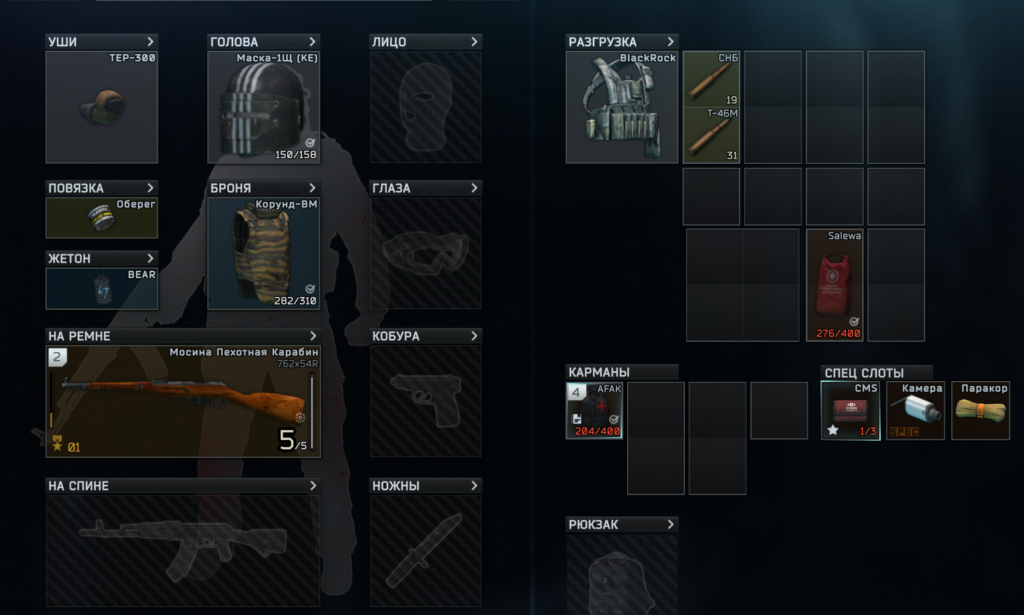Click the empty НОЖНЫ sheath slot

[x=425, y=551]
